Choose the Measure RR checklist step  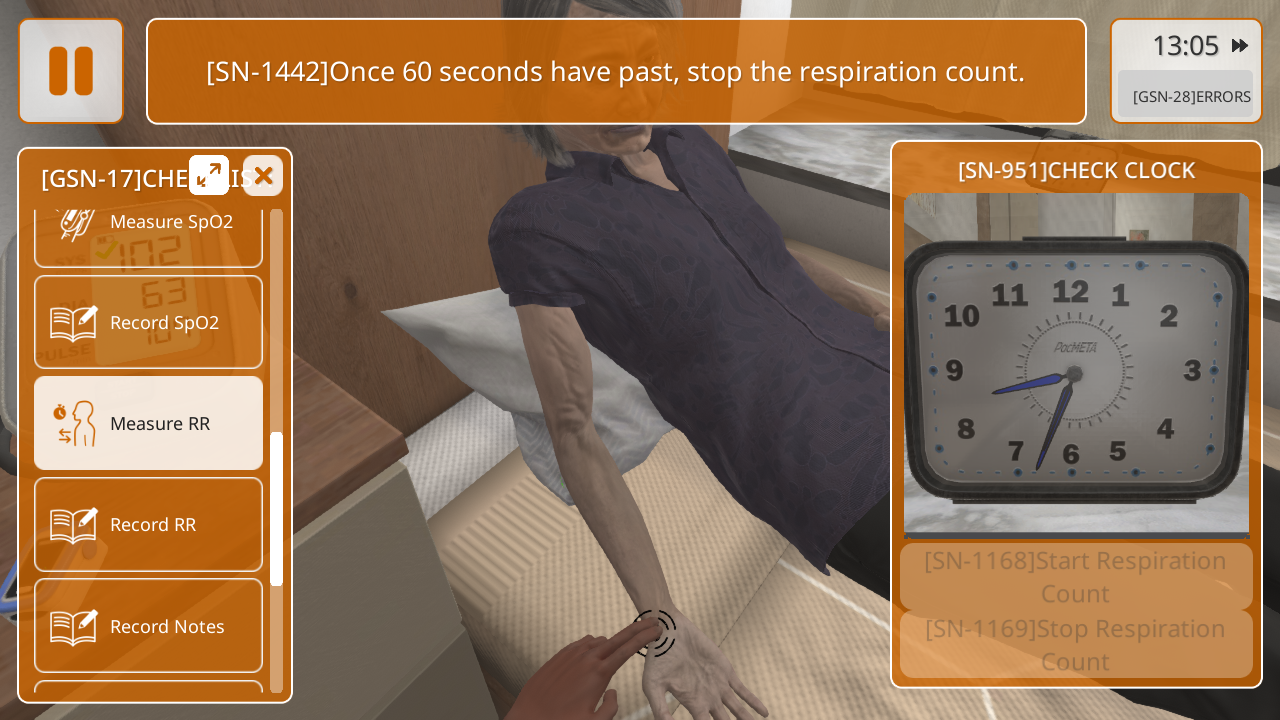click(x=148, y=423)
